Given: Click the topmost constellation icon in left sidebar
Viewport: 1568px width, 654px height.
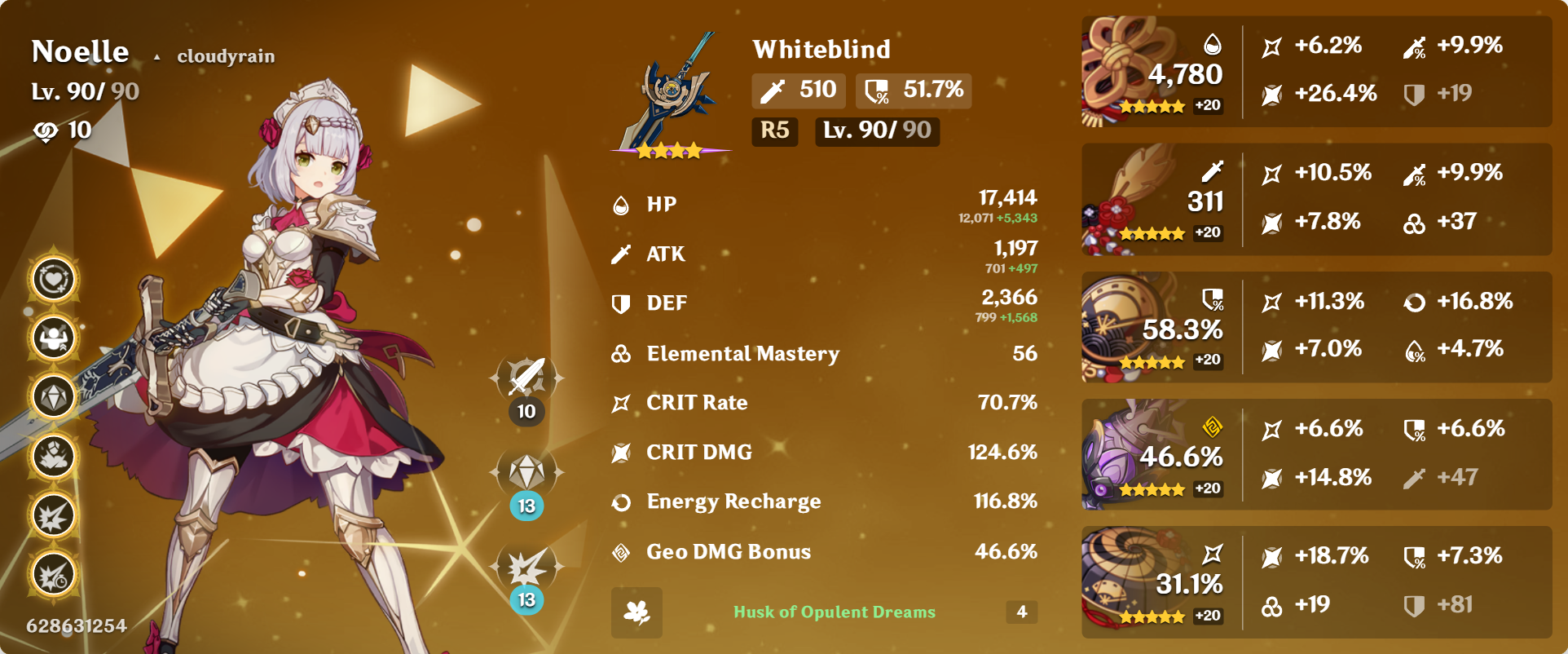Looking at the screenshot, I should [52, 278].
